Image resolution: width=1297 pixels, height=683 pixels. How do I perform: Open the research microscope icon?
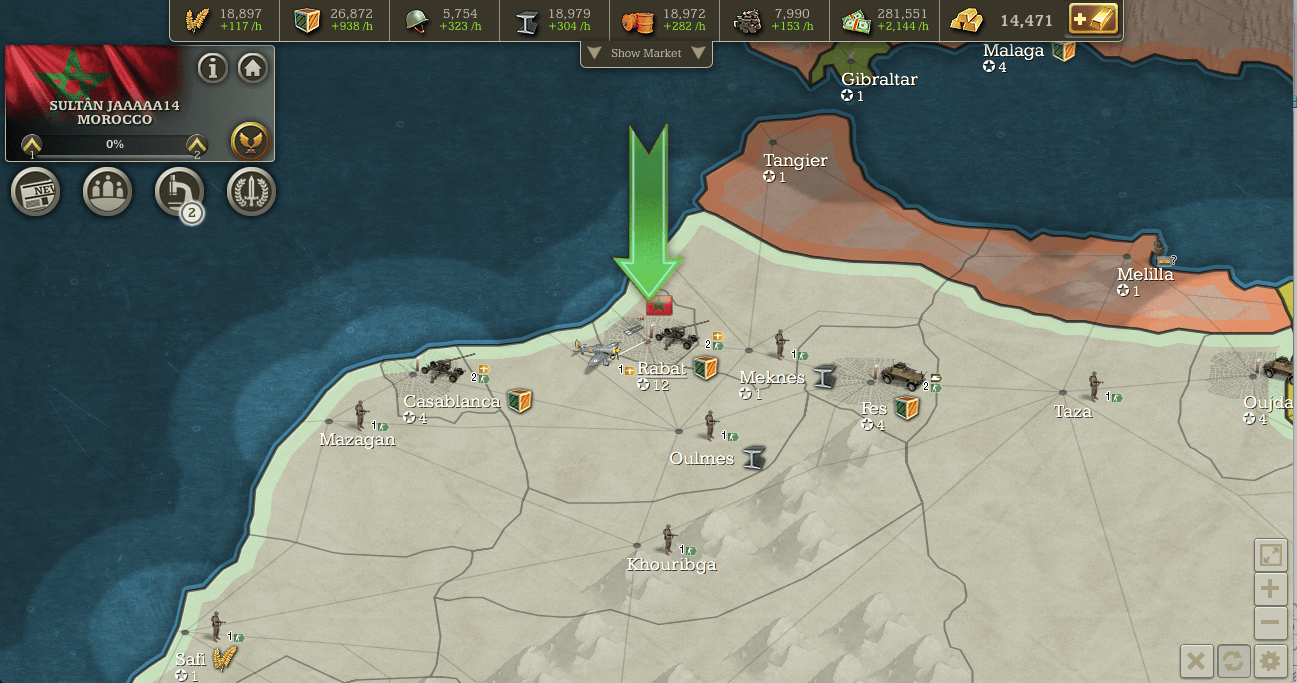pyautogui.click(x=180, y=190)
